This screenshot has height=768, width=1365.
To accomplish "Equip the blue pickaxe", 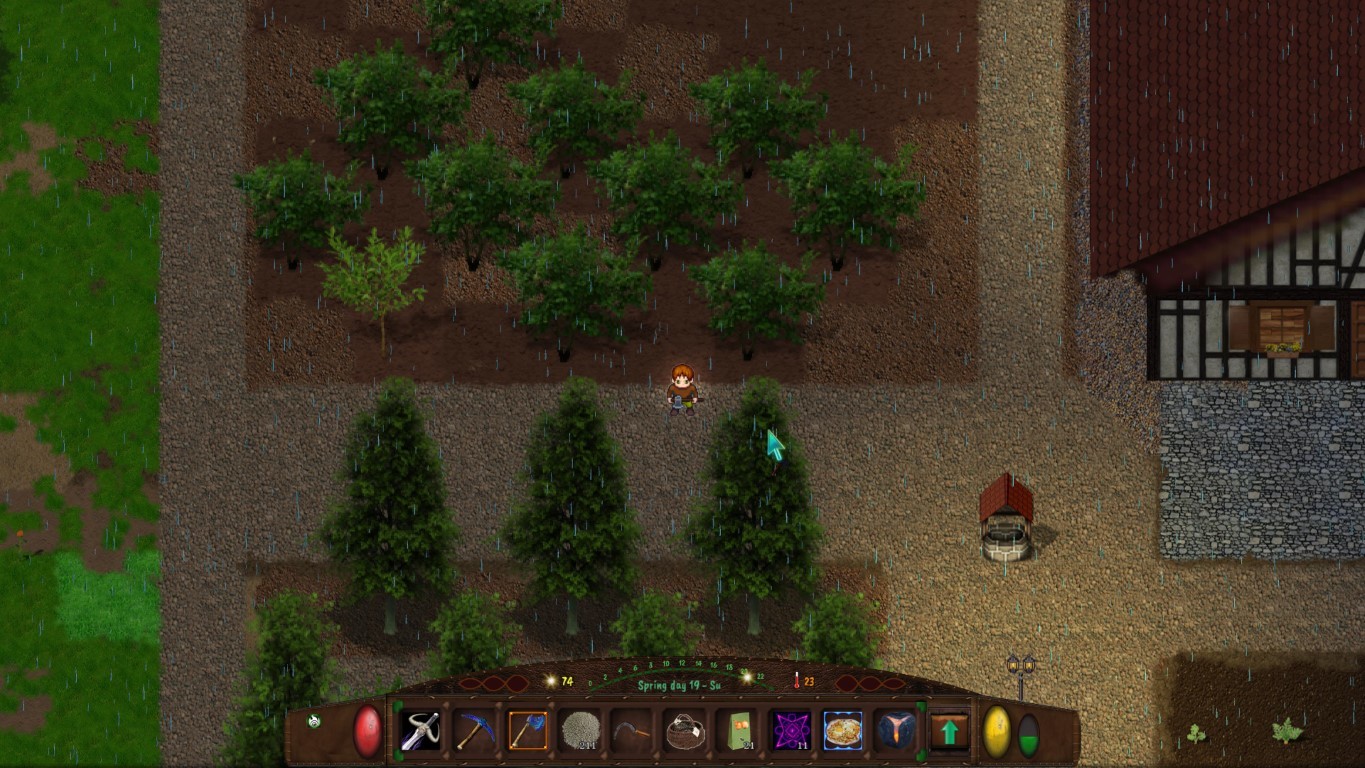I will [474, 731].
